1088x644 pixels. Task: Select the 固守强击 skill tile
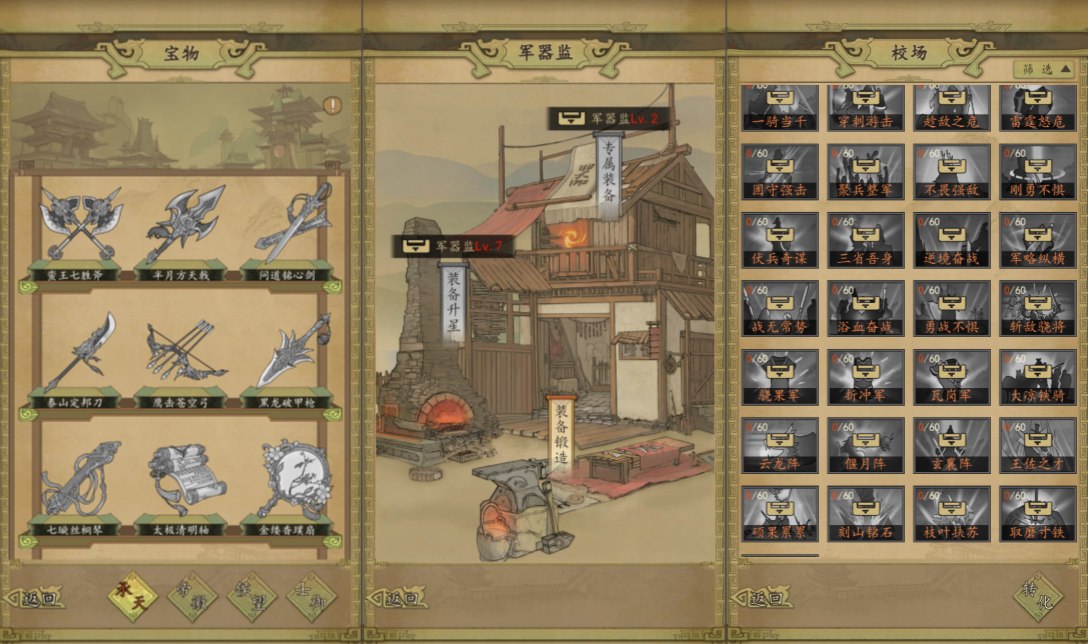(x=780, y=172)
